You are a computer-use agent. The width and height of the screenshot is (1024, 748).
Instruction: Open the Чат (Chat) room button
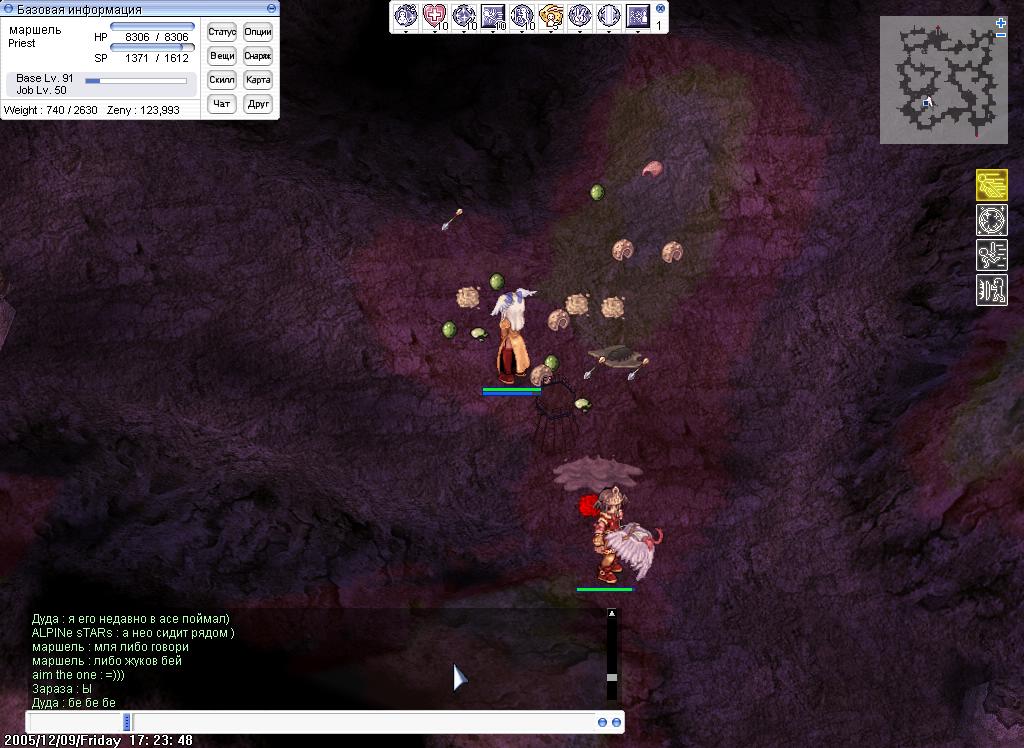tap(222, 104)
